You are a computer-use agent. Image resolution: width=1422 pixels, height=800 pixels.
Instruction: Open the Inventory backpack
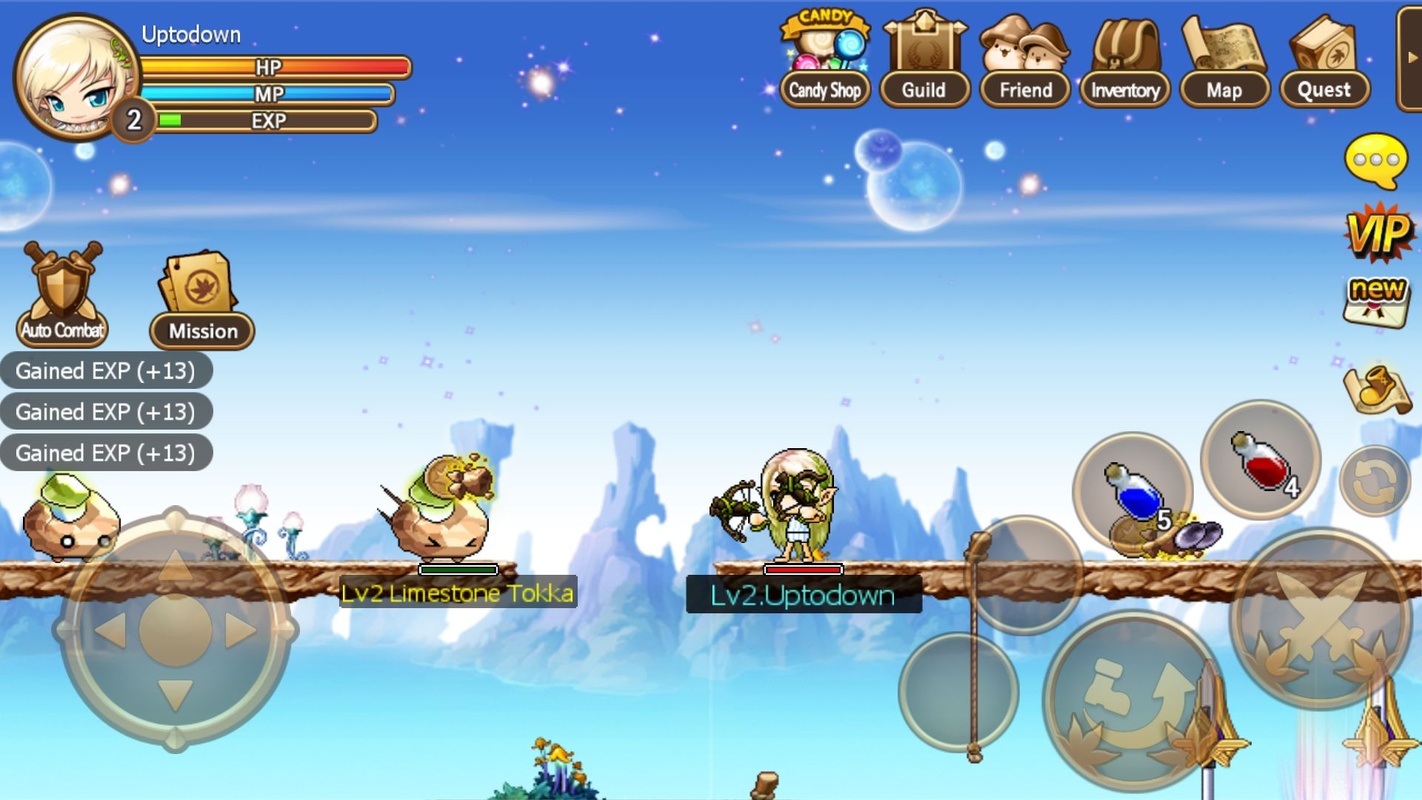click(1125, 62)
